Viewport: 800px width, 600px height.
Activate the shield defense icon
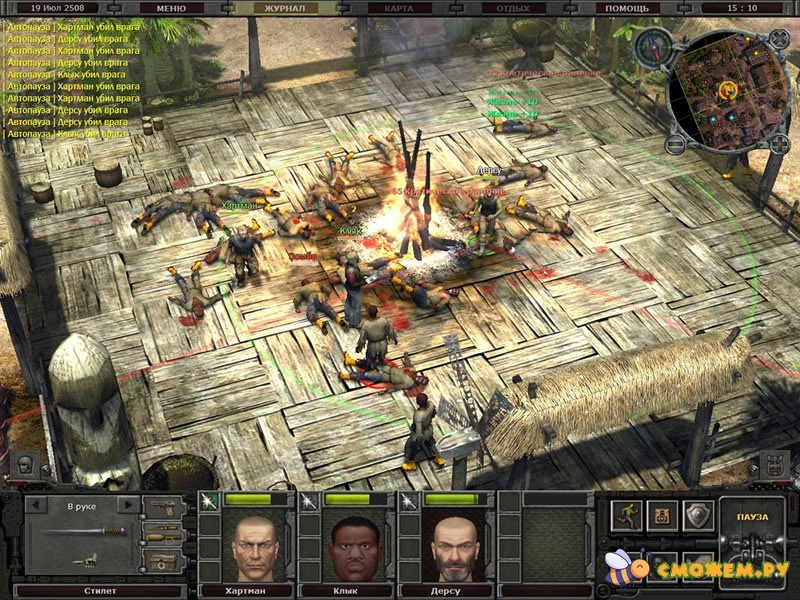tap(697, 515)
